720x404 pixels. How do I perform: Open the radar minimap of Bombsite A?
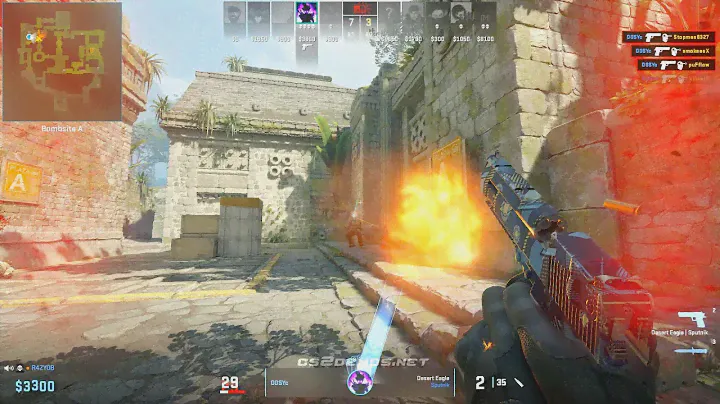click(x=61, y=60)
